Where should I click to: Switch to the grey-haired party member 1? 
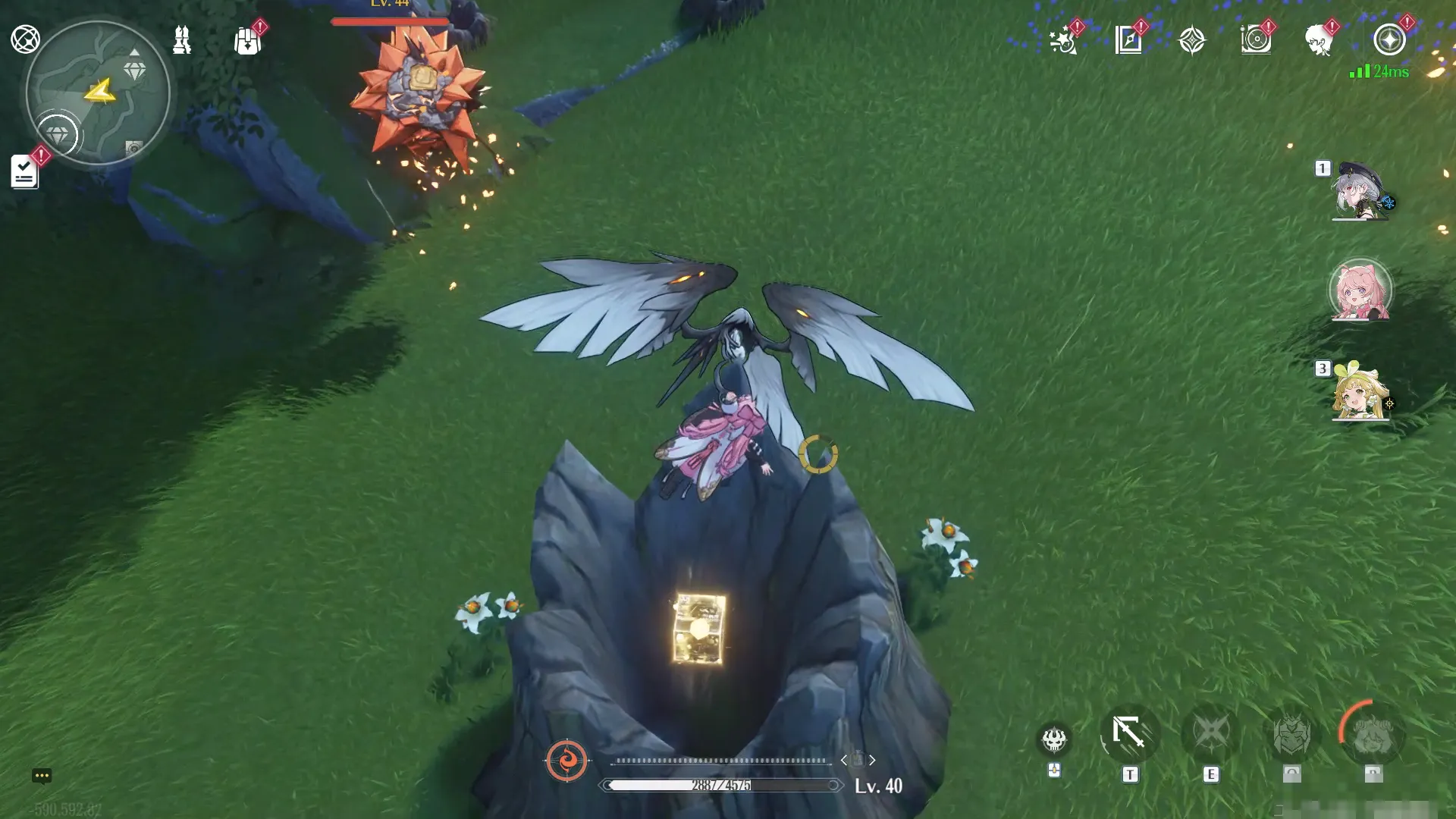[x=1360, y=191]
